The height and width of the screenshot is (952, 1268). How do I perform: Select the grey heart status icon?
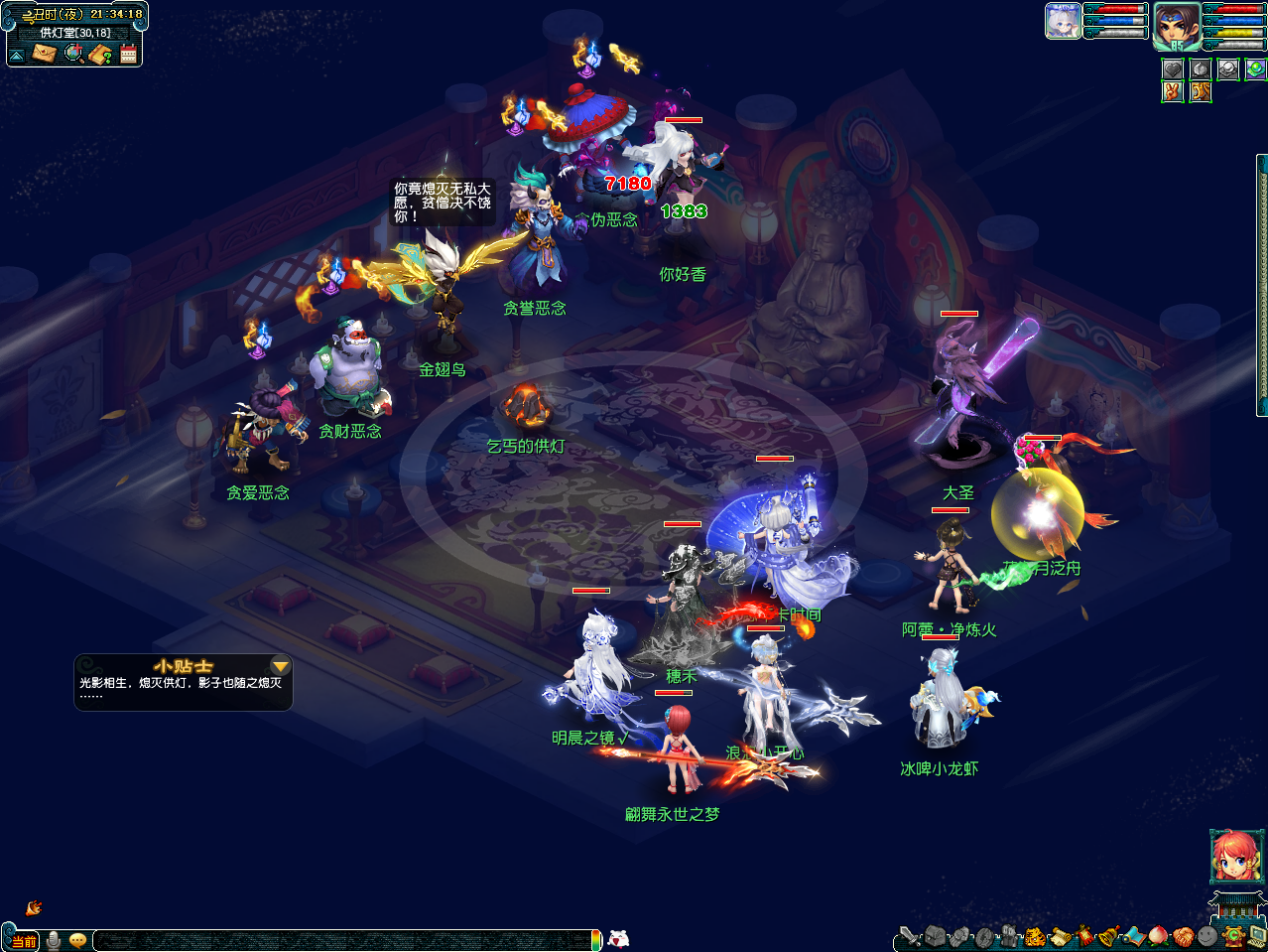1172,68
